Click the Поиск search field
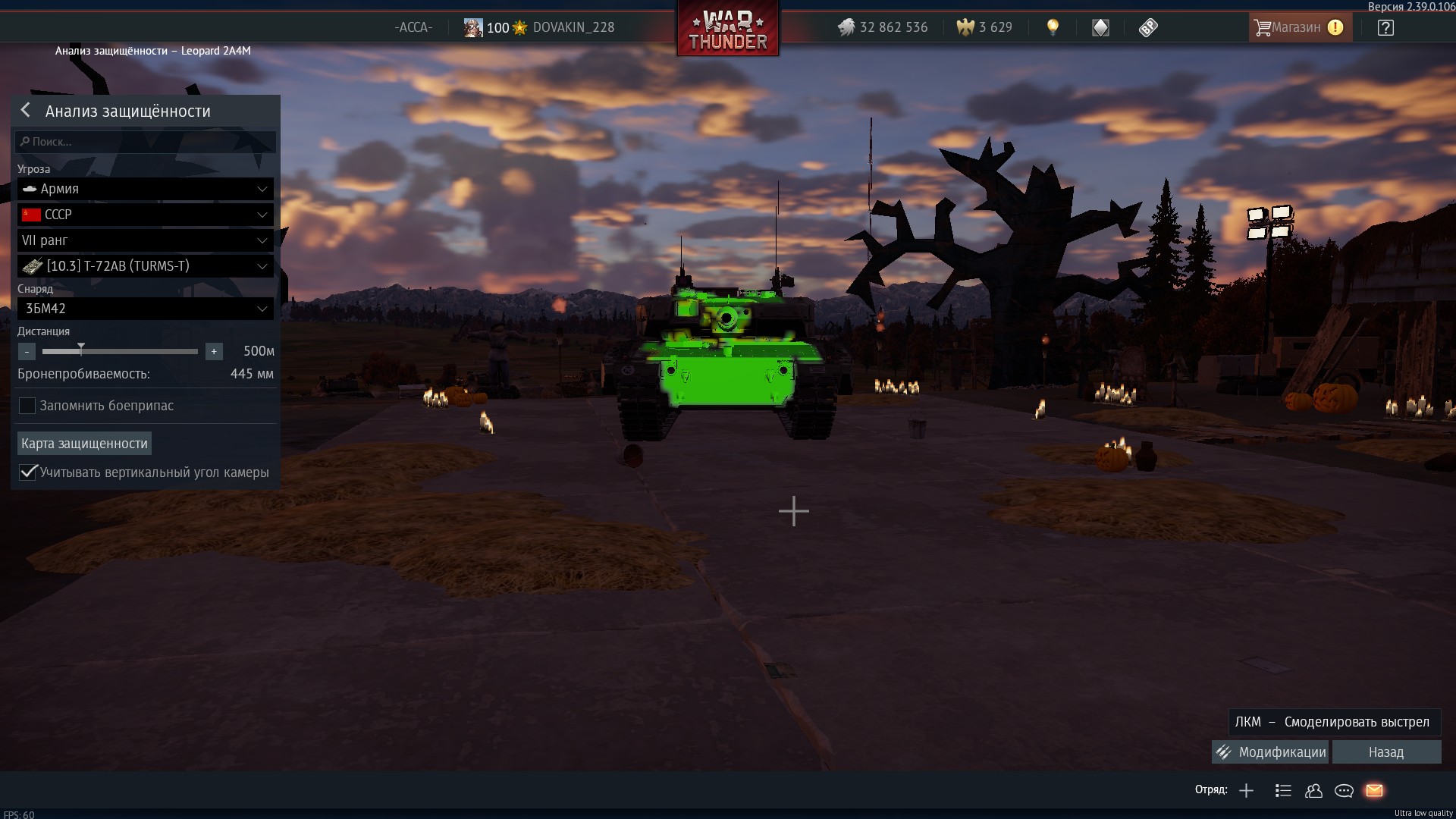1456x819 pixels. [x=146, y=142]
